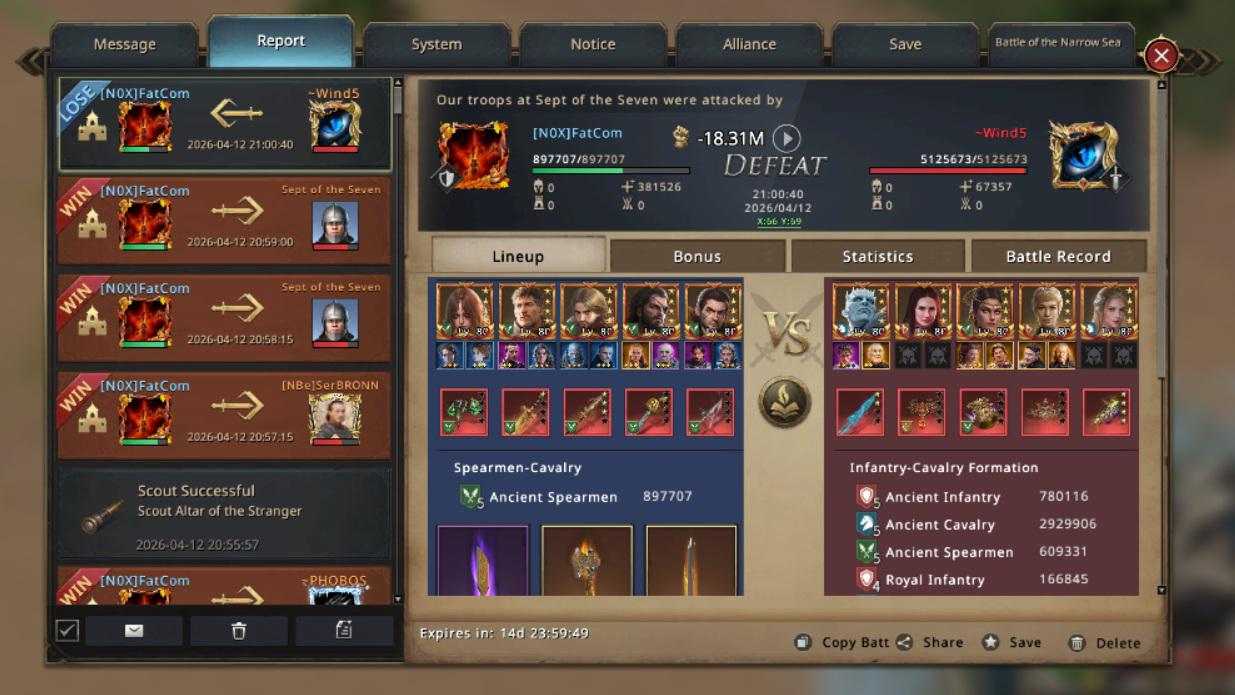Show the Notice tab

(x=593, y=44)
